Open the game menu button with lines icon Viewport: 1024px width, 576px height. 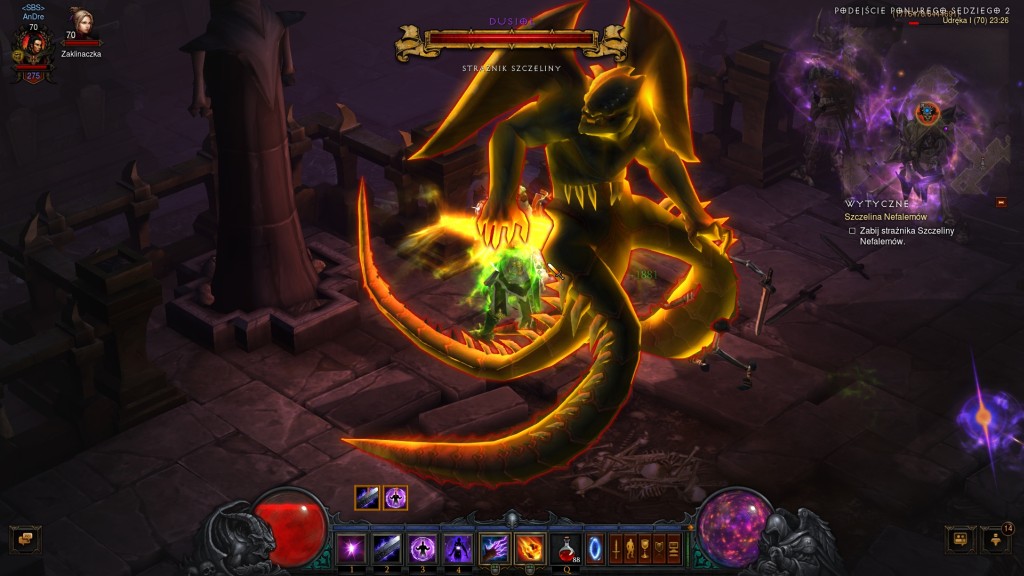(674, 547)
